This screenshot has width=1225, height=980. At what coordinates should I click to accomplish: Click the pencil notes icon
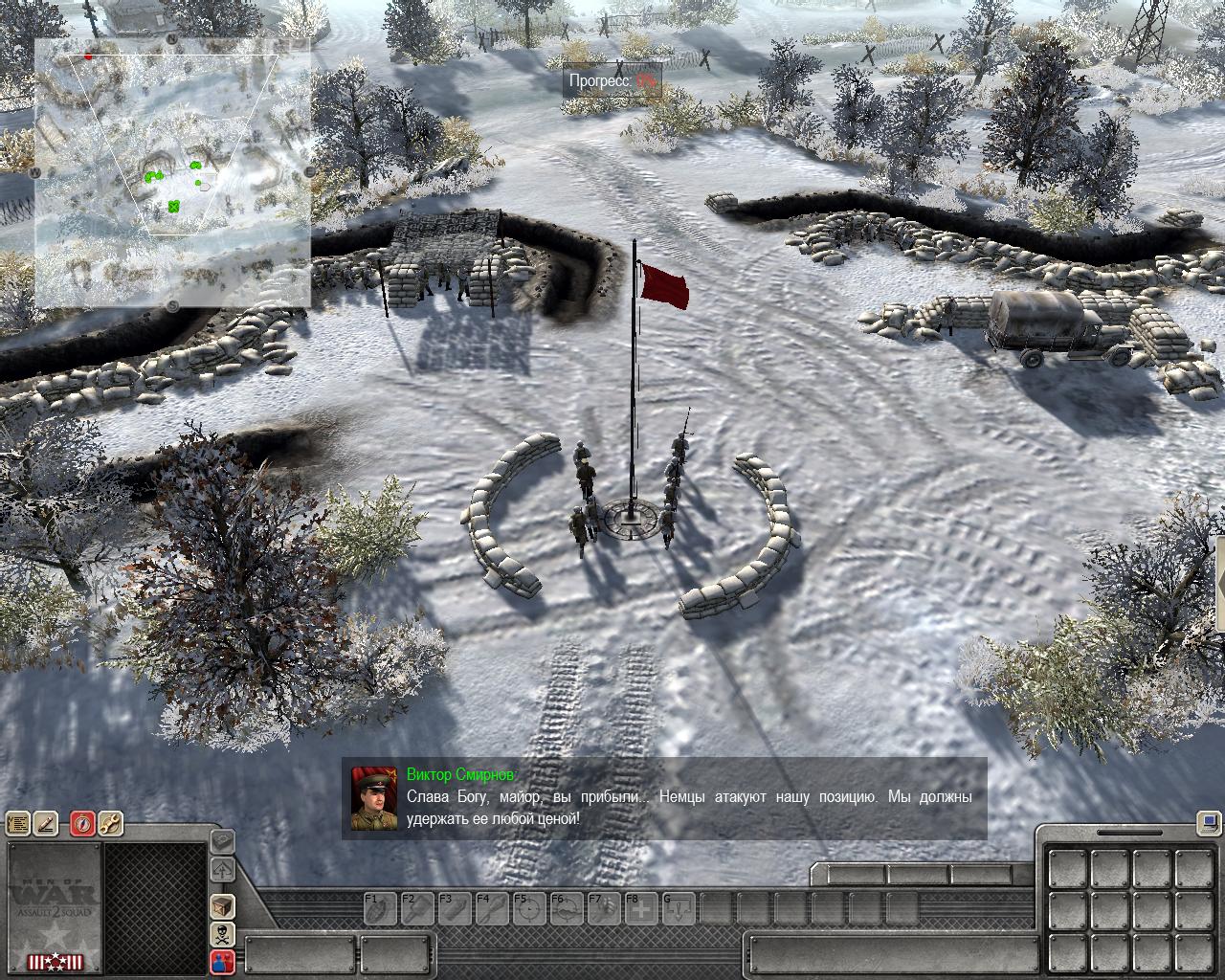[46, 824]
